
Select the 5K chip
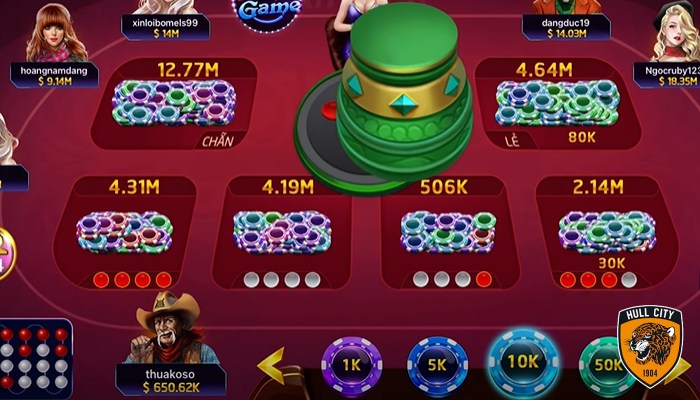tap(437, 365)
